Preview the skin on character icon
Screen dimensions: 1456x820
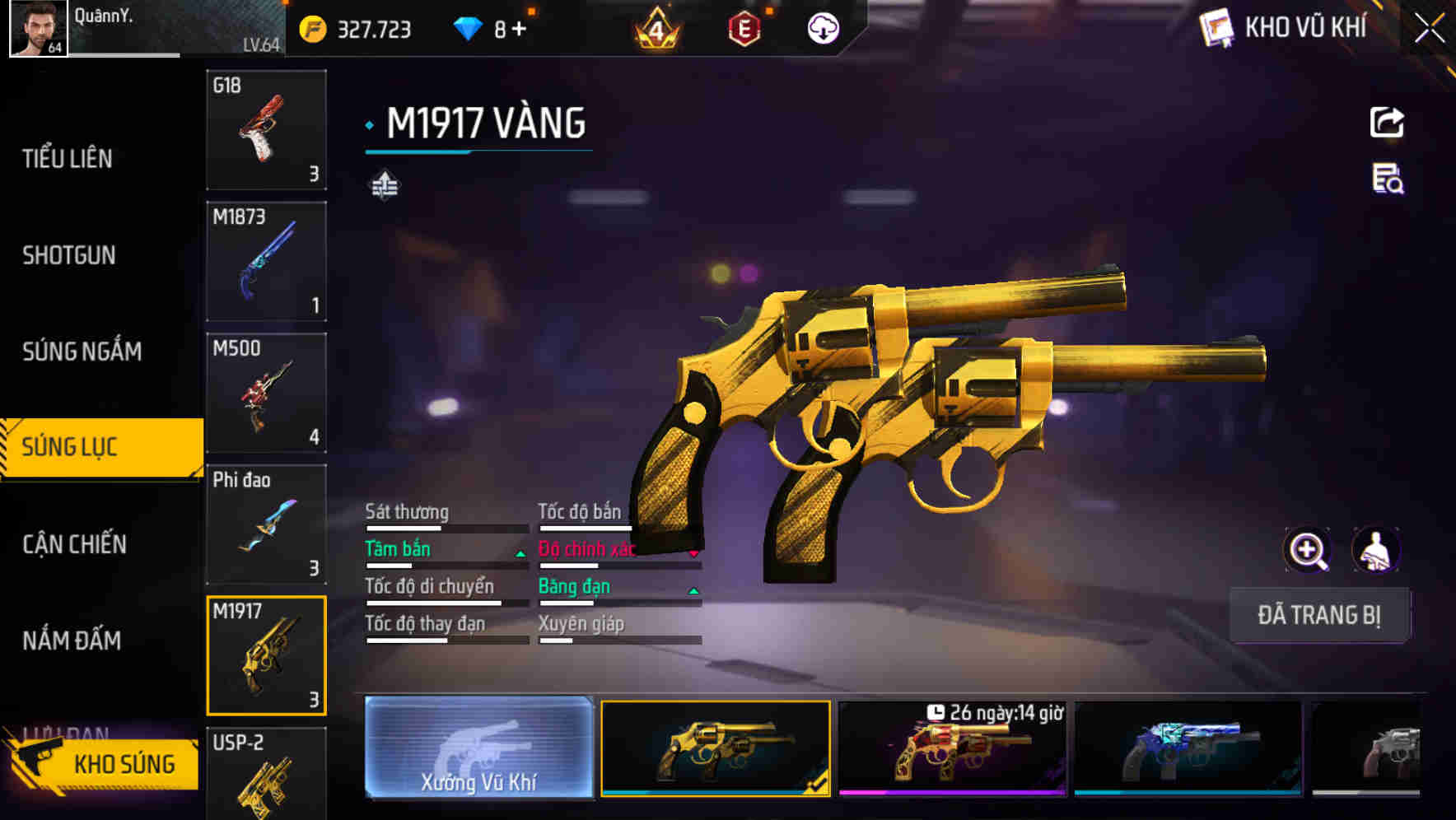click(1375, 550)
